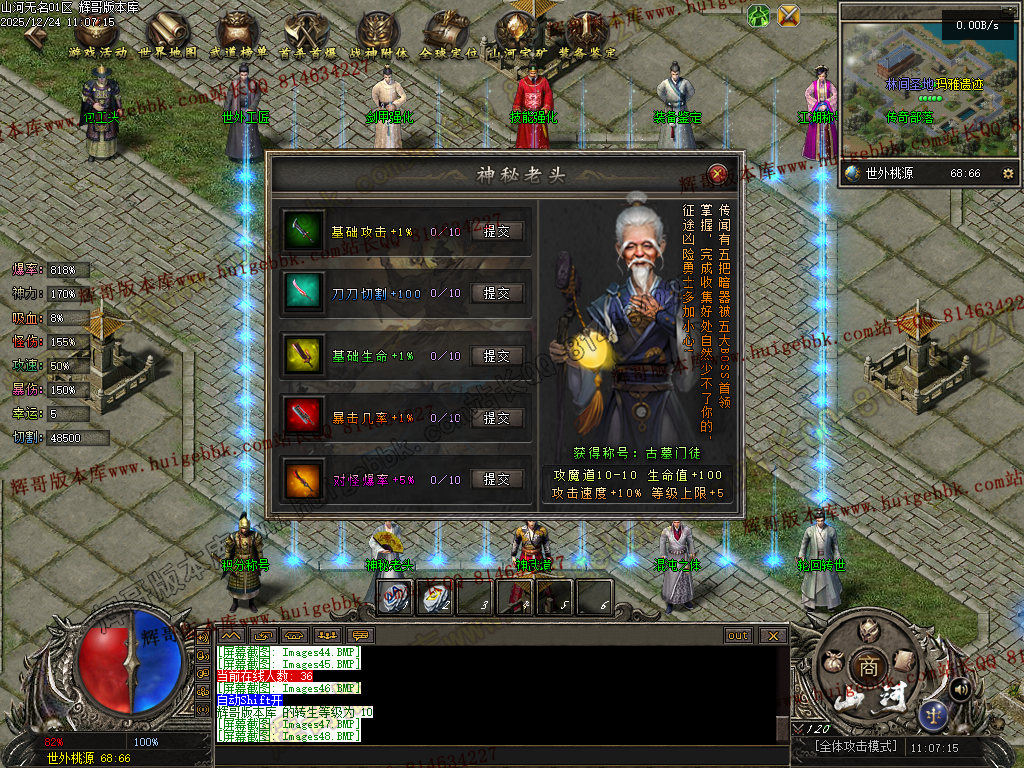The width and height of the screenshot is (1024, 768).
Task: Click 提交 next to 对怪爆率 +5%
Action: click(497, 479)
